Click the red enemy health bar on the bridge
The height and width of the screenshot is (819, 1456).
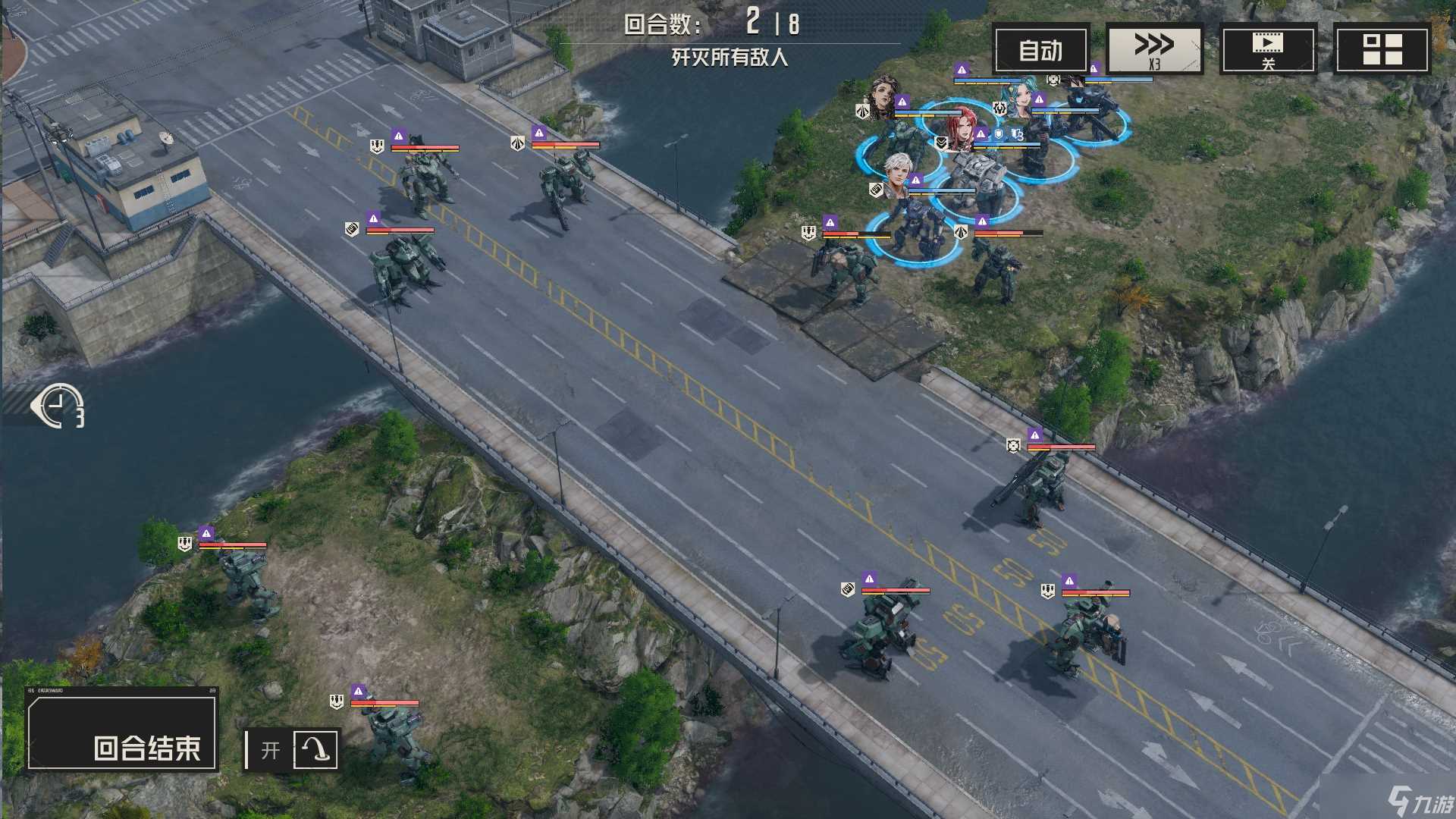1060,447
